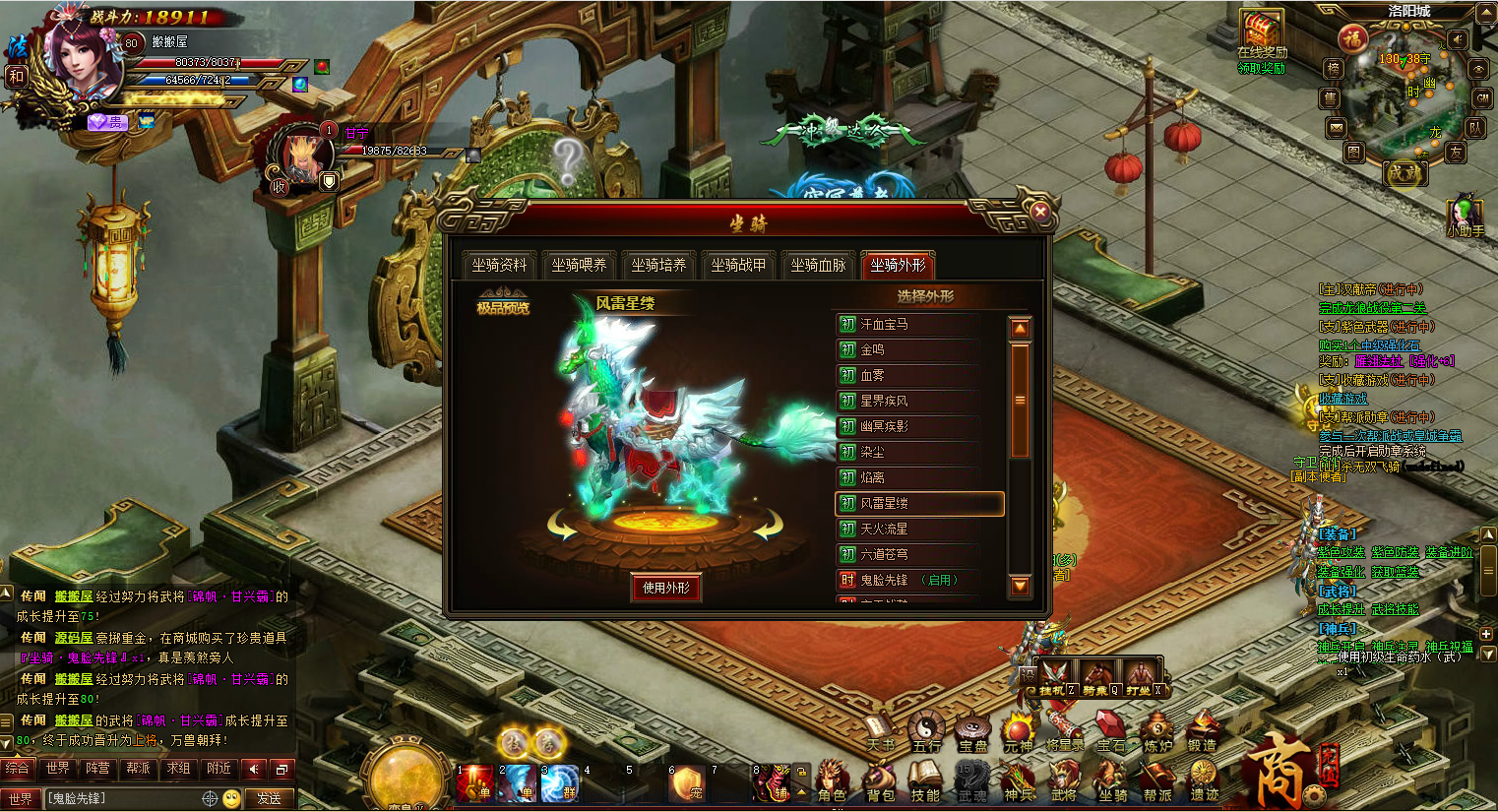Viewport: 1498px width, 812px height.
Task: Open the 成就 achievements button
Action: [1404, 173]
